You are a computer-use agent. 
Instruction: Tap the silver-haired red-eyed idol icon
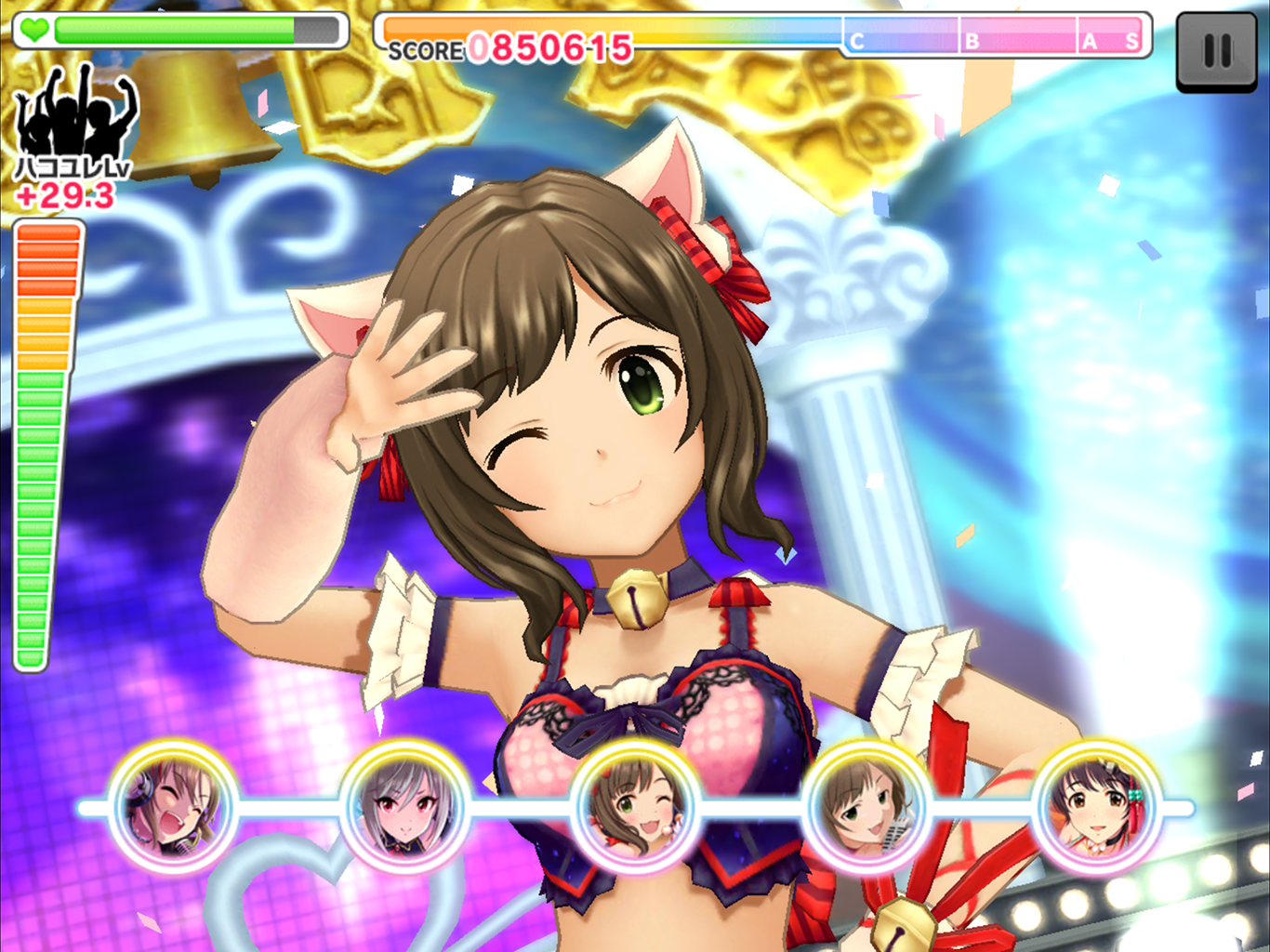tap(405, 806)
